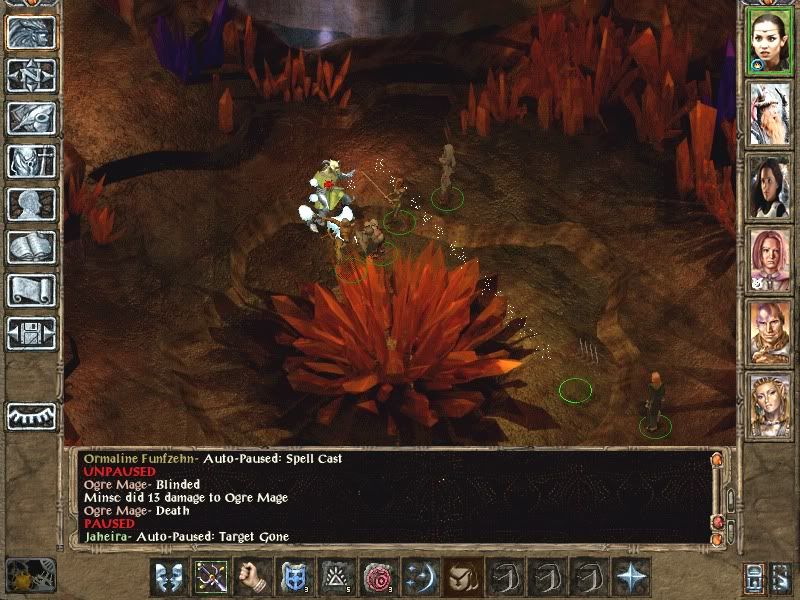Open the inventory screen button
800x600 pixels.
click(31, 161)
